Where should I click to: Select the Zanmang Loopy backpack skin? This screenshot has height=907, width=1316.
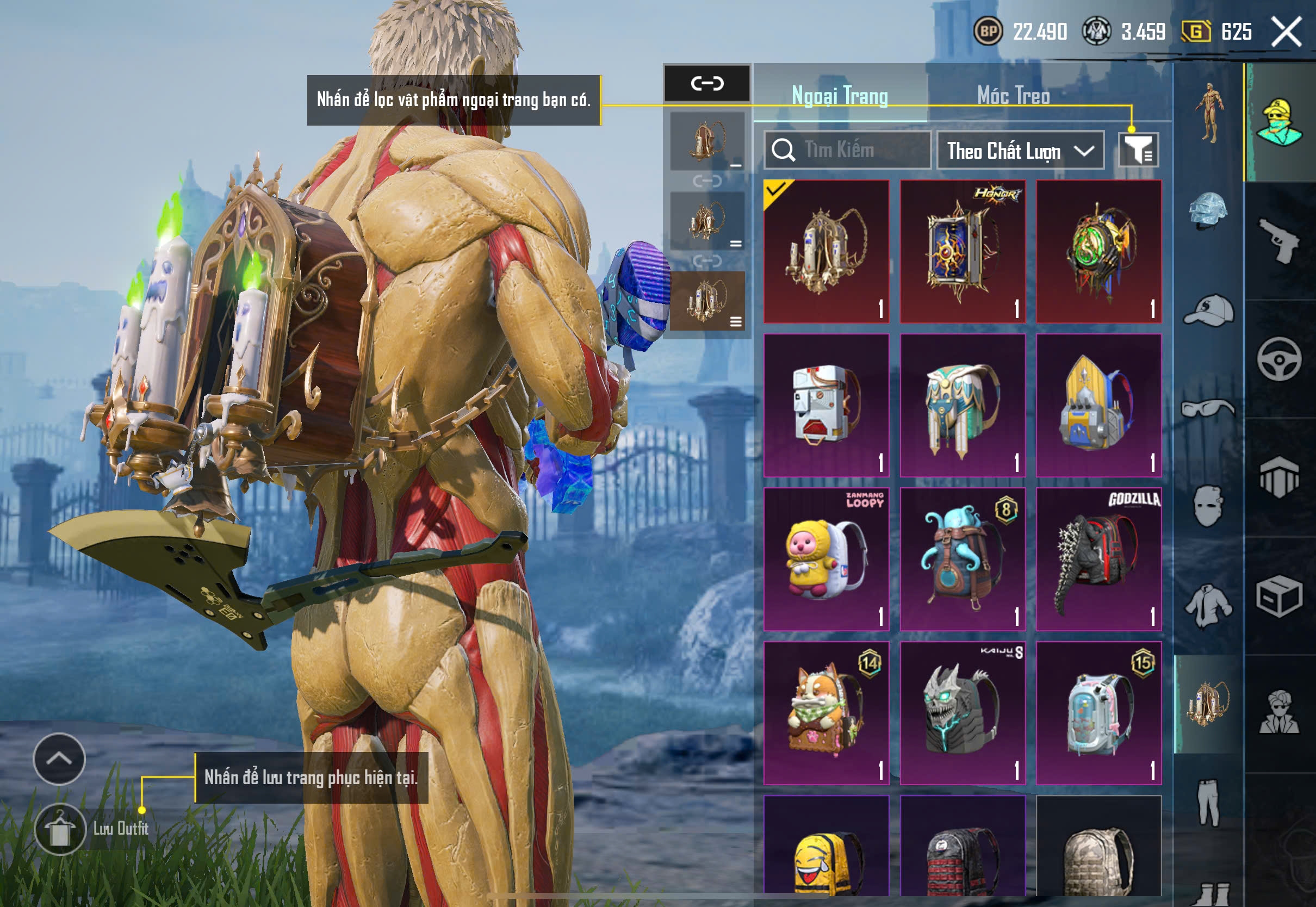[826, 559]
